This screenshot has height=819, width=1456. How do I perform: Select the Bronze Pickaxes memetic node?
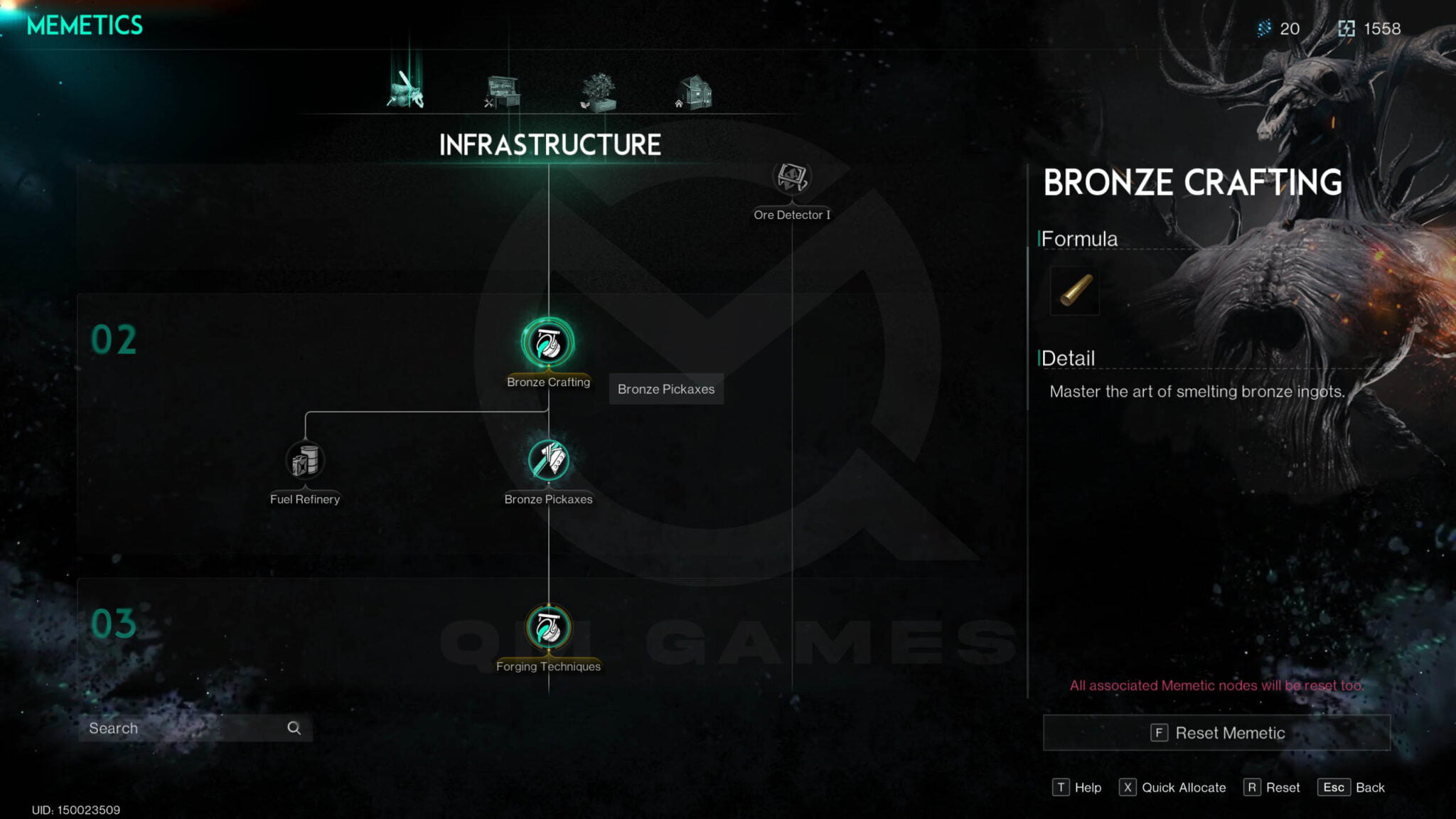click(548, 461)
